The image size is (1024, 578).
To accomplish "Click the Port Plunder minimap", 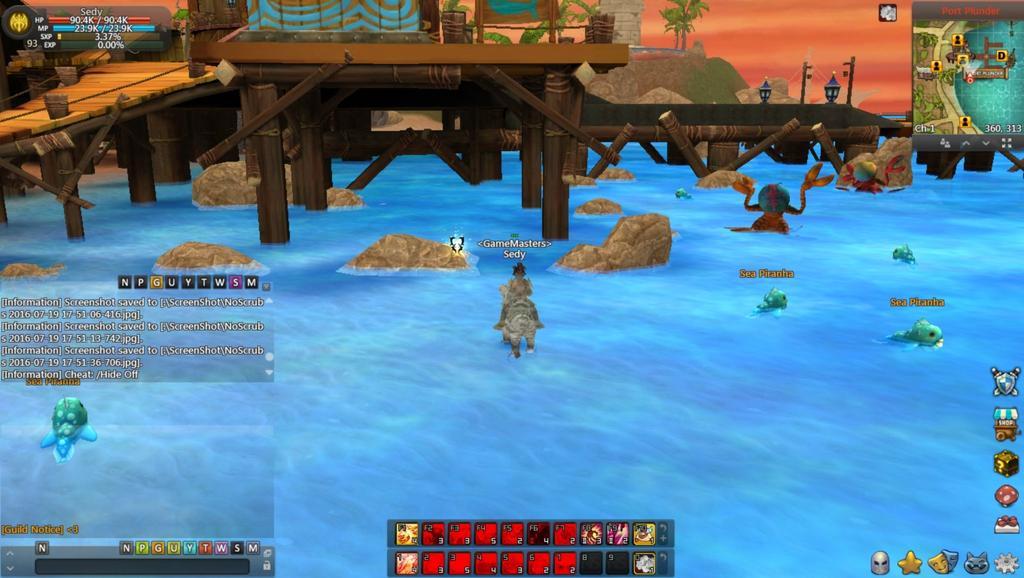I will pyautogui.click(x=967, y=75).
